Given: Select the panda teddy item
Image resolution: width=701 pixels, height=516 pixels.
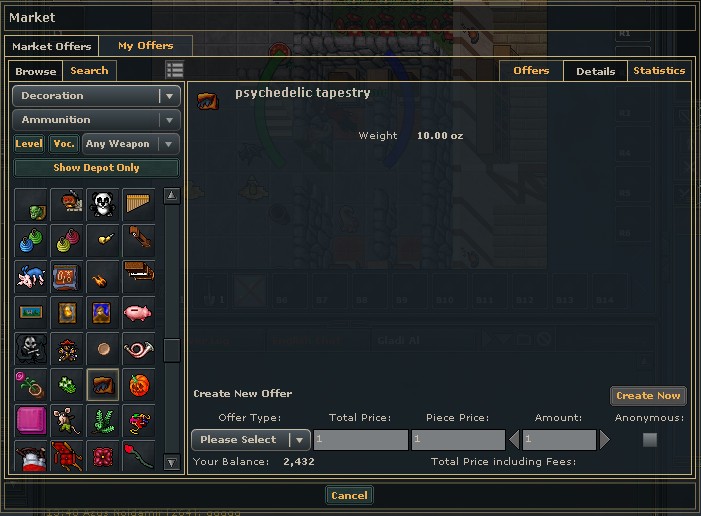Looking at the screenshot, I should click(102, 205).
